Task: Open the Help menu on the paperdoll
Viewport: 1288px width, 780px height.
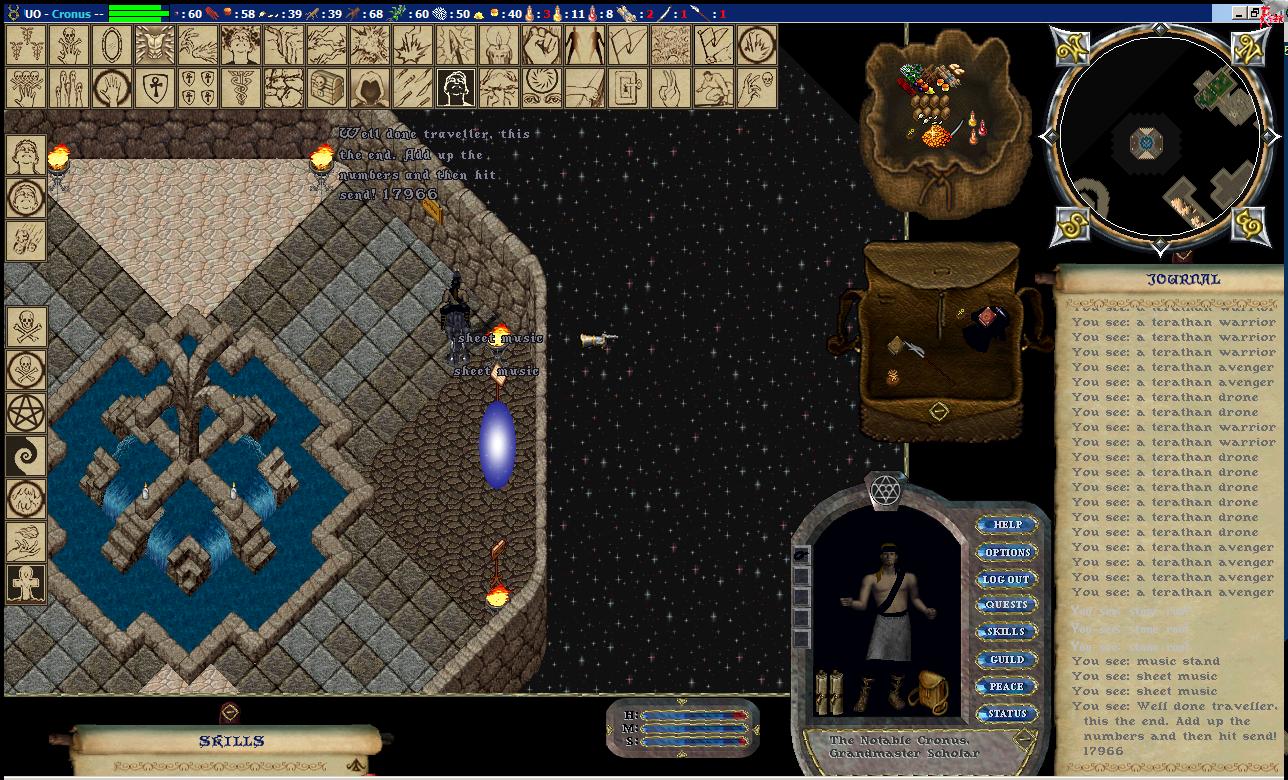Action: [x=1006, y=525]
